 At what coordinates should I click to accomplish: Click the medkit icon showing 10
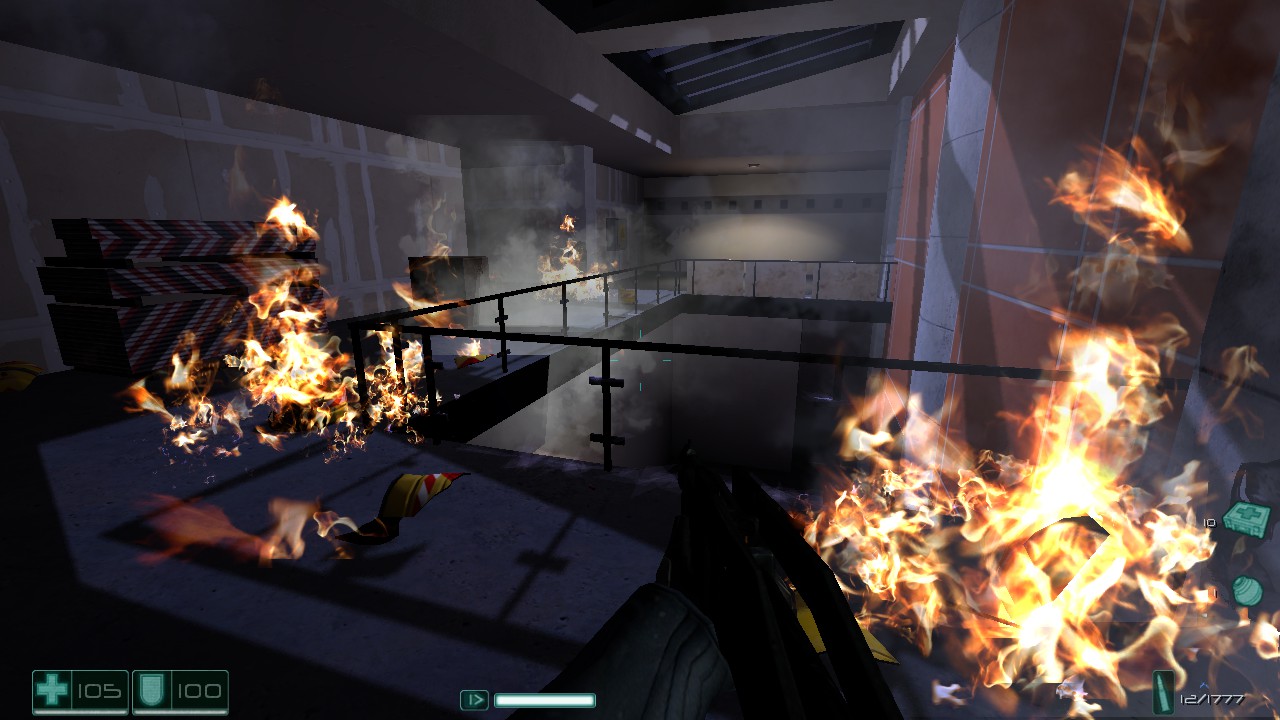pyautogui.click(x=1245, y=517)
